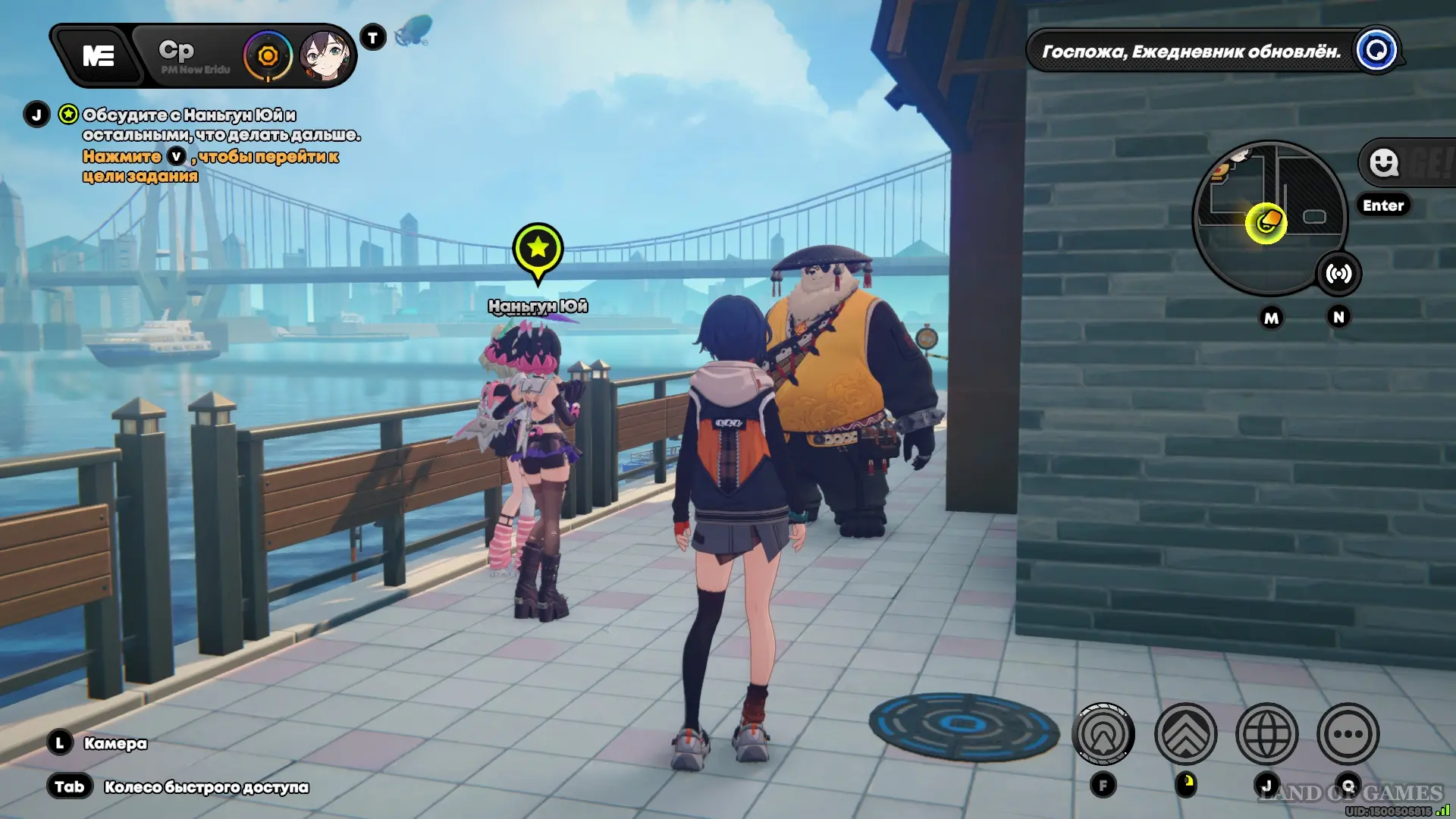Click the circular arrow interact button

pos(1103,734)
